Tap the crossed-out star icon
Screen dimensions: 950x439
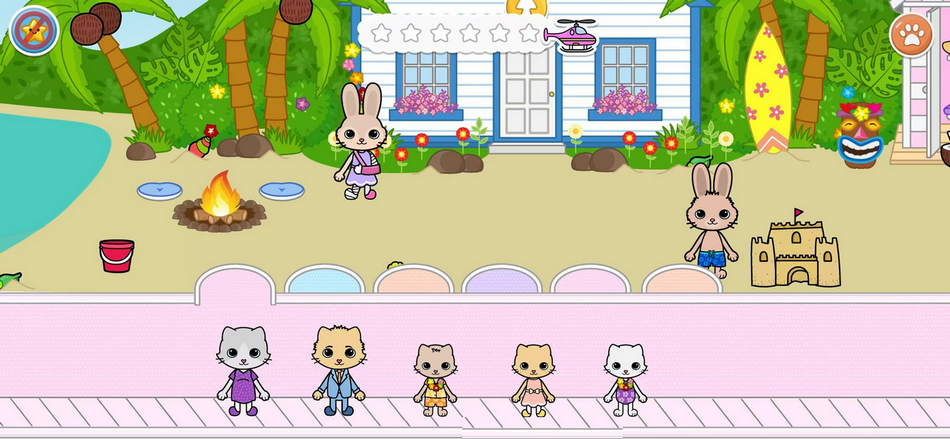pos(34,31)
